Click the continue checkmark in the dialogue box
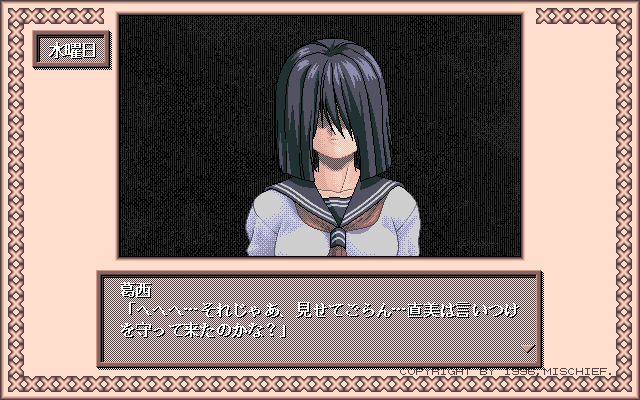 (528, 347)
